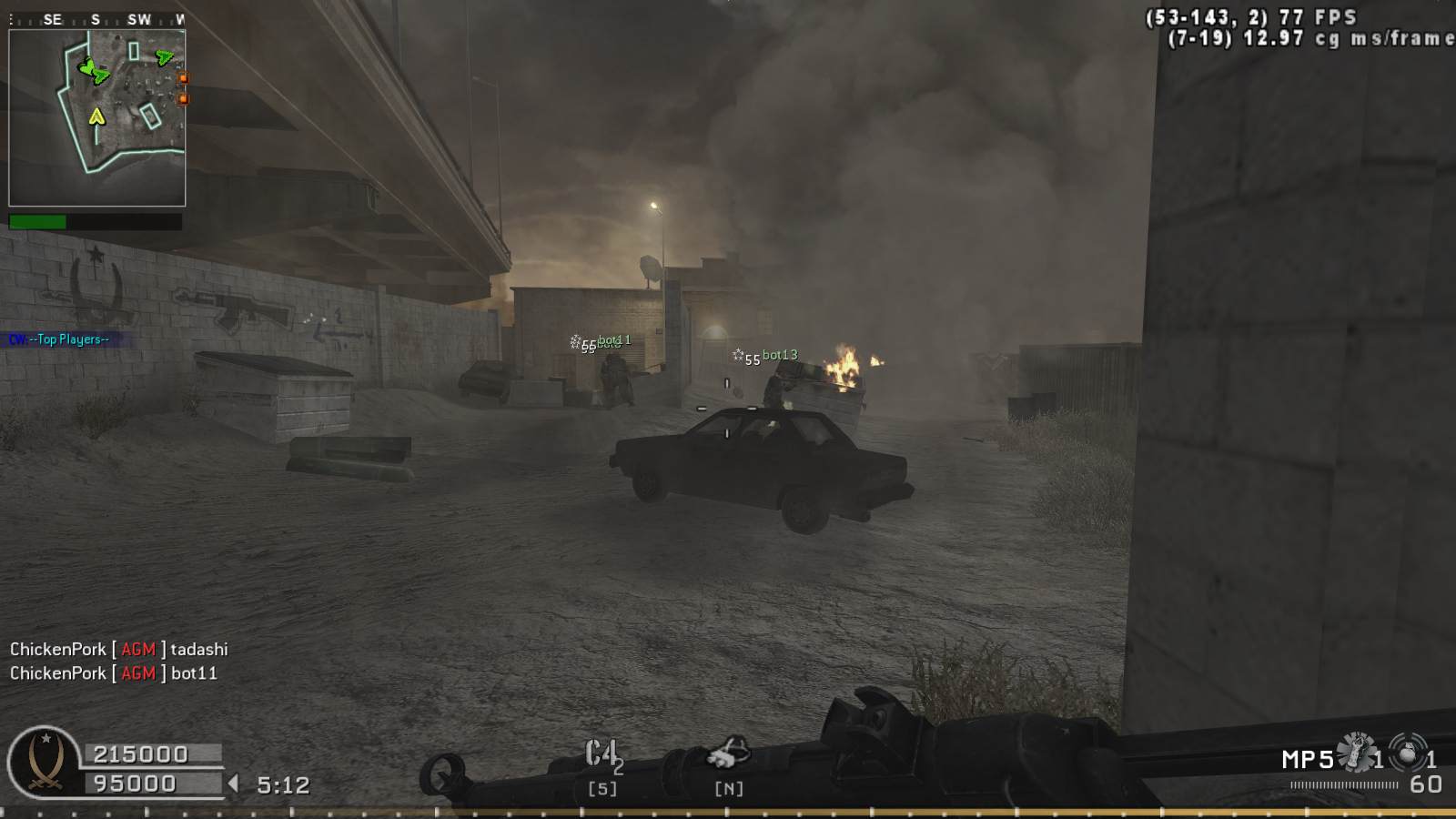Activate the night vision goggles icon
This screenshot has width=1456, height=819.
(x=728, y=754)
